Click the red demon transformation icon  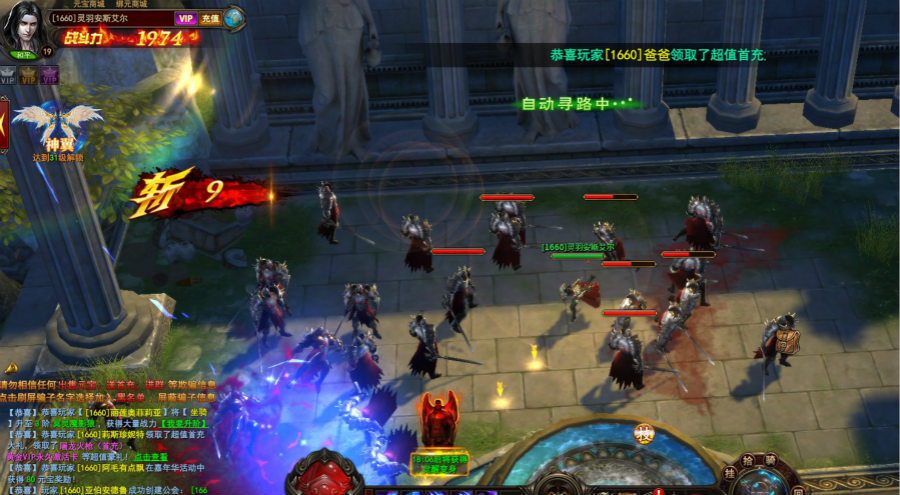pos(439,420)
